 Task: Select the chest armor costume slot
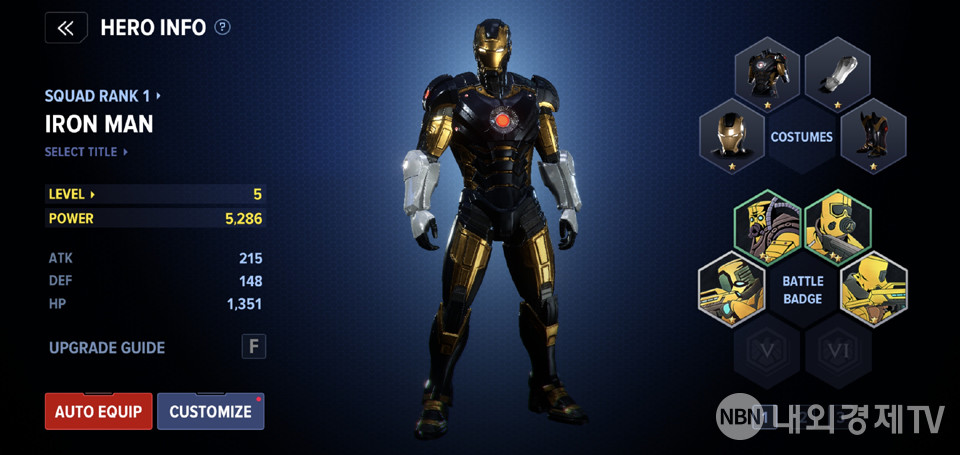click(768, 73)
